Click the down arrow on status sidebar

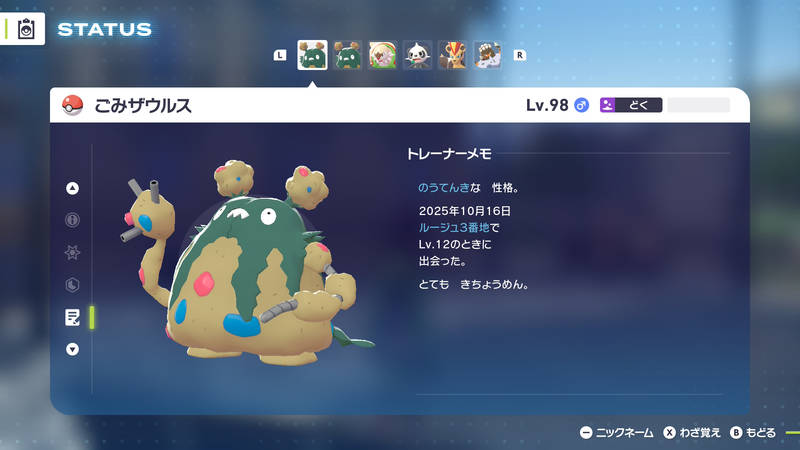(x=72, y=349)
